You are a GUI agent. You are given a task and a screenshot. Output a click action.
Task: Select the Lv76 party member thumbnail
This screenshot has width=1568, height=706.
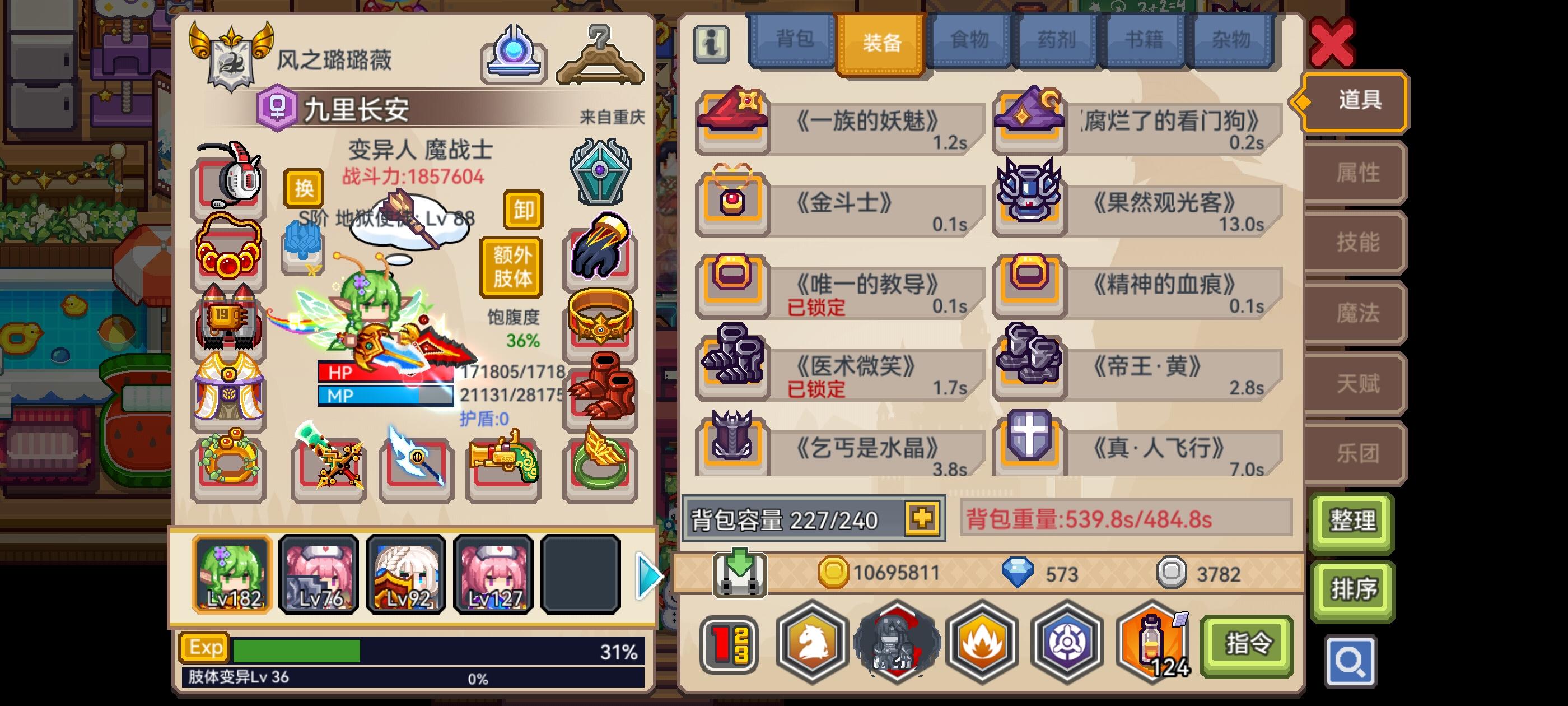tap(318, 573)
